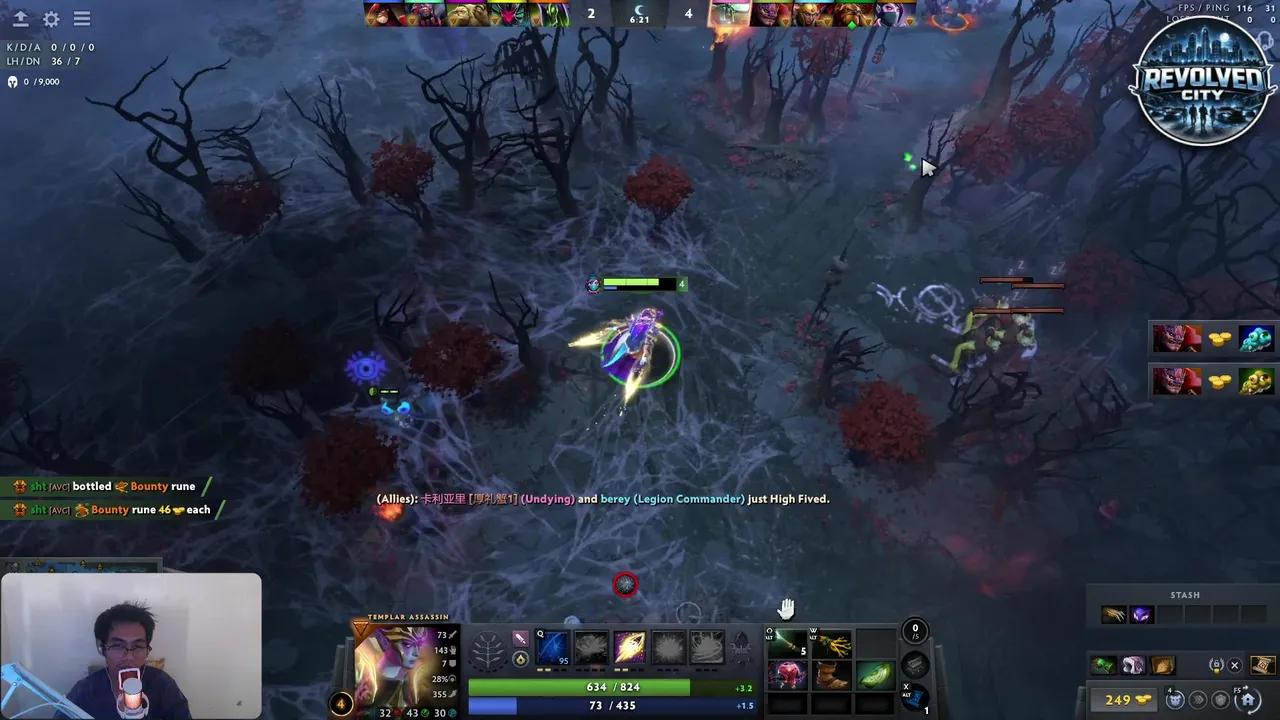Click the glowing Psi Blades ability icon
This screenshot has width=1280, height=720.
tap(631, 646)
